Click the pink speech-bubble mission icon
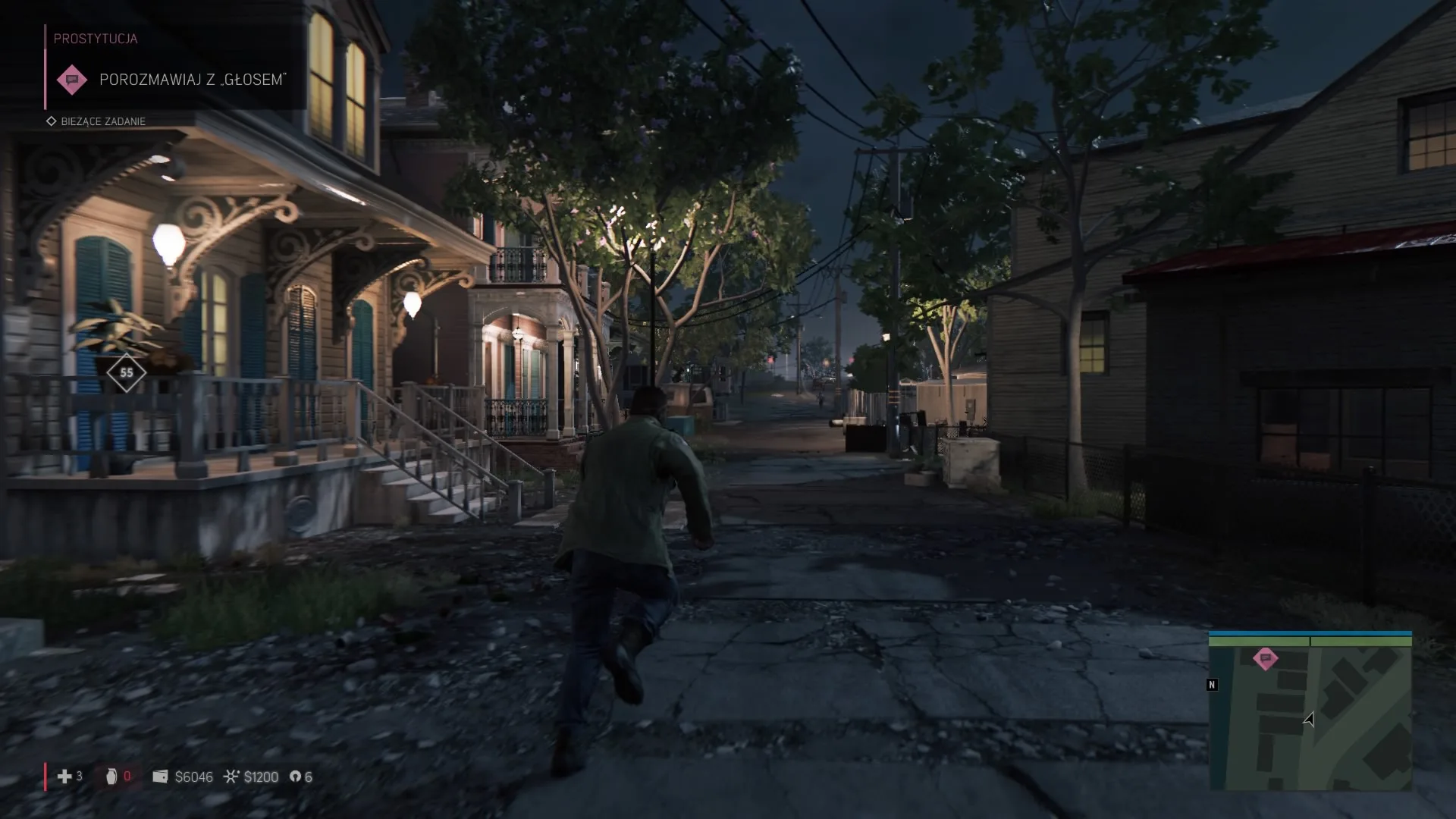This screenshot has width=1456, height=819. coord(72,79)
